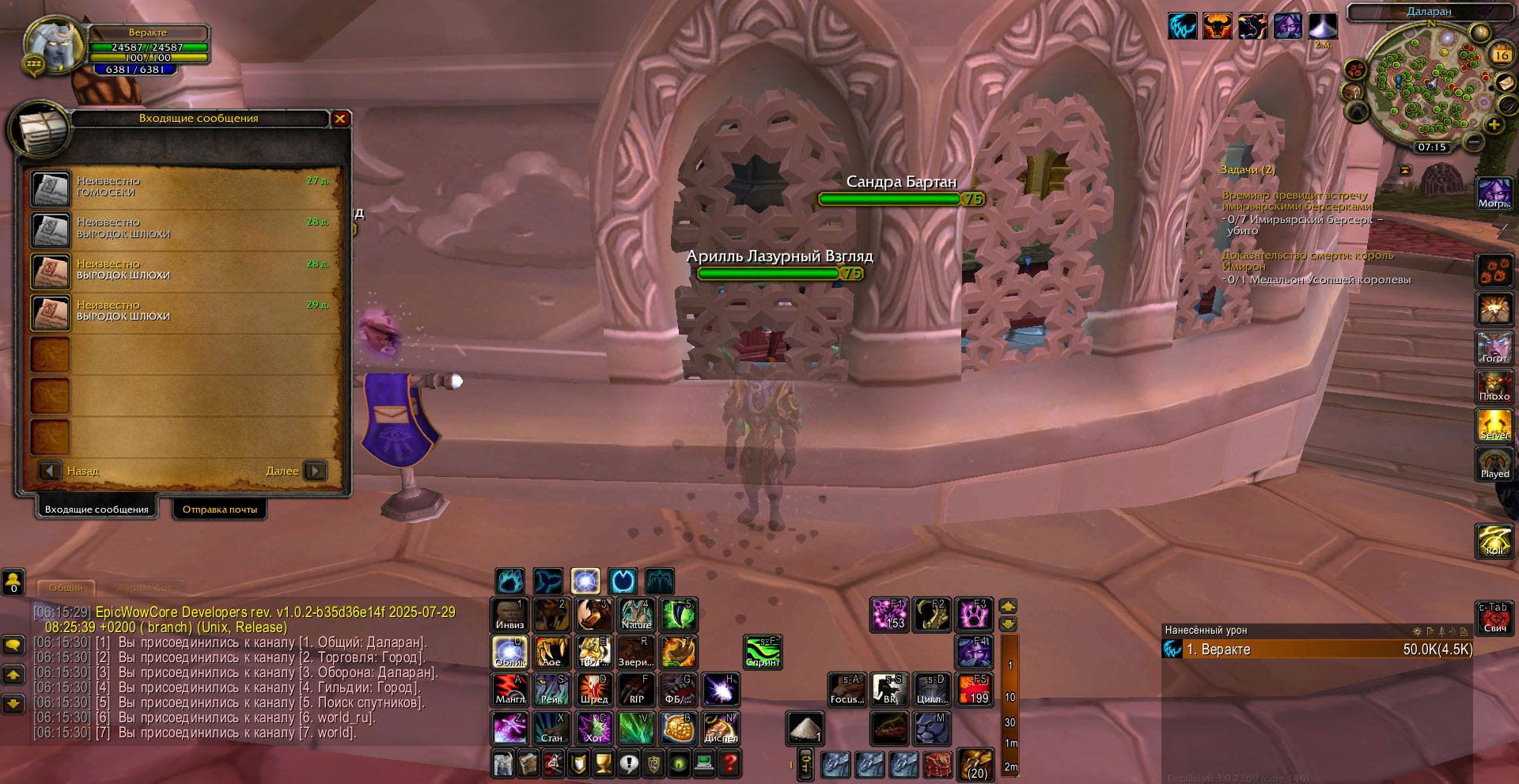Open the calendar icon showing 16
The width and height of the screenshot is (1519, 784).
tap(1501, 55)
